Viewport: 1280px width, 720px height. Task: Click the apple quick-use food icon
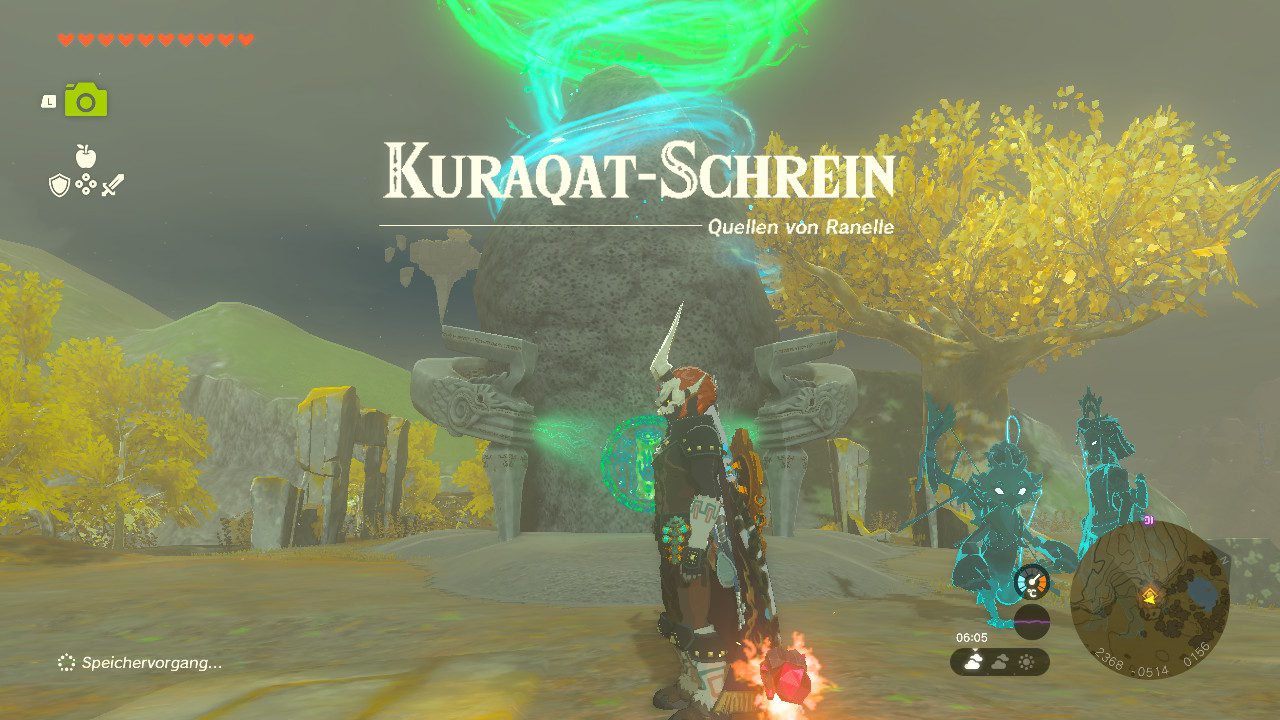(x=86, y=155)
